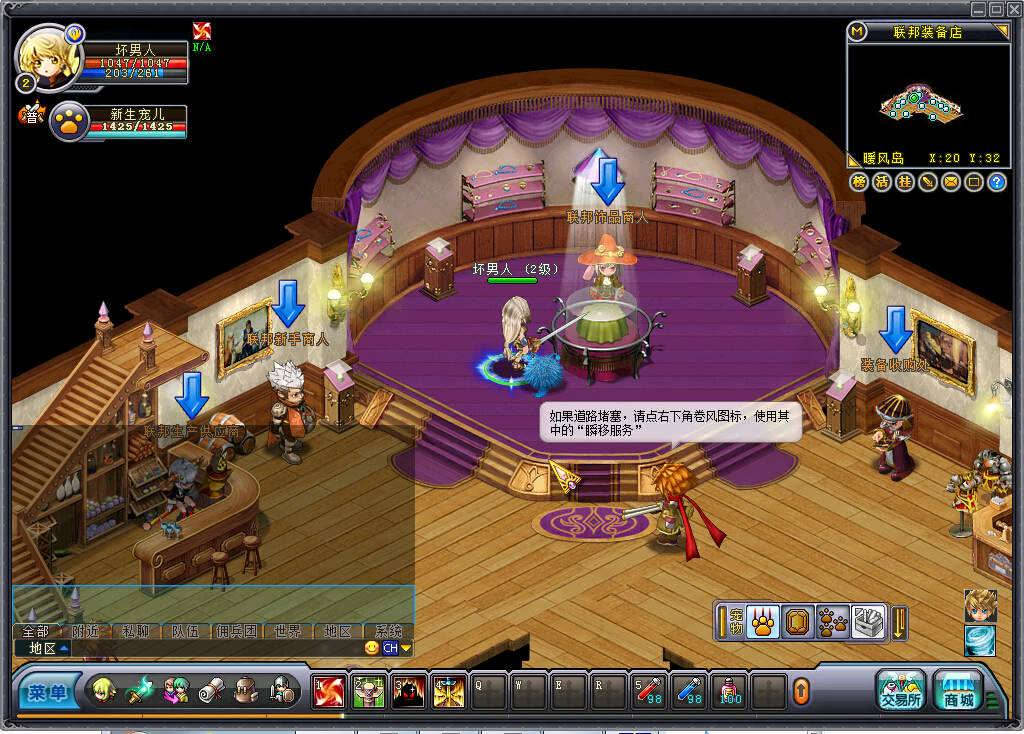The image size is (1024, 734).
Task: Switch chat to the 私聊 tab
Action: [136, 632]
